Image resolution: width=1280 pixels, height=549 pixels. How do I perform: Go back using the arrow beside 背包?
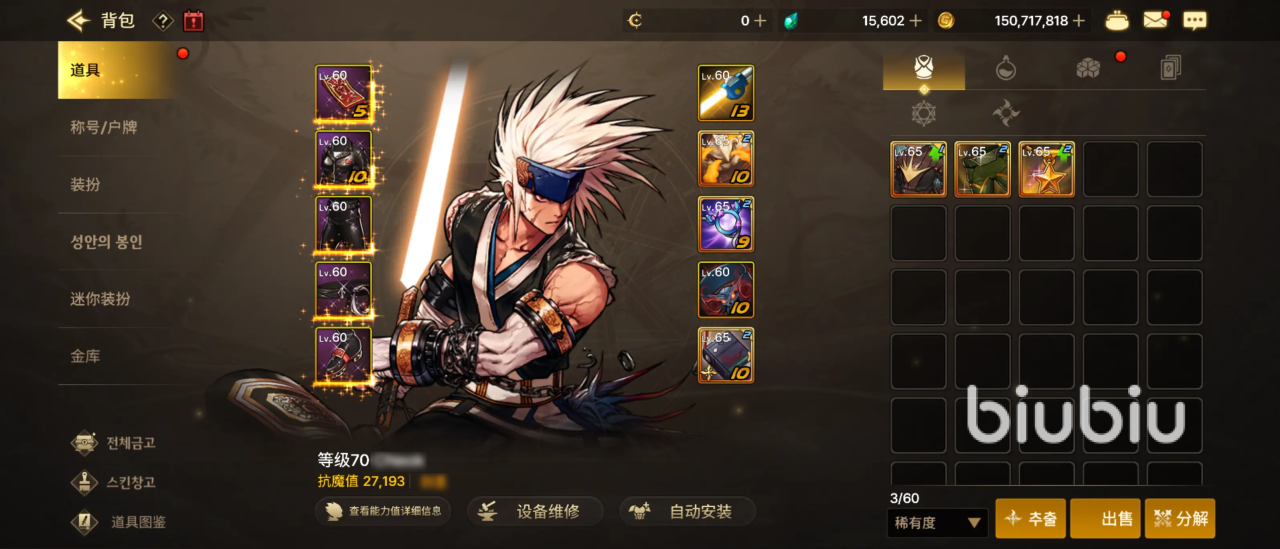pos(78,20)
